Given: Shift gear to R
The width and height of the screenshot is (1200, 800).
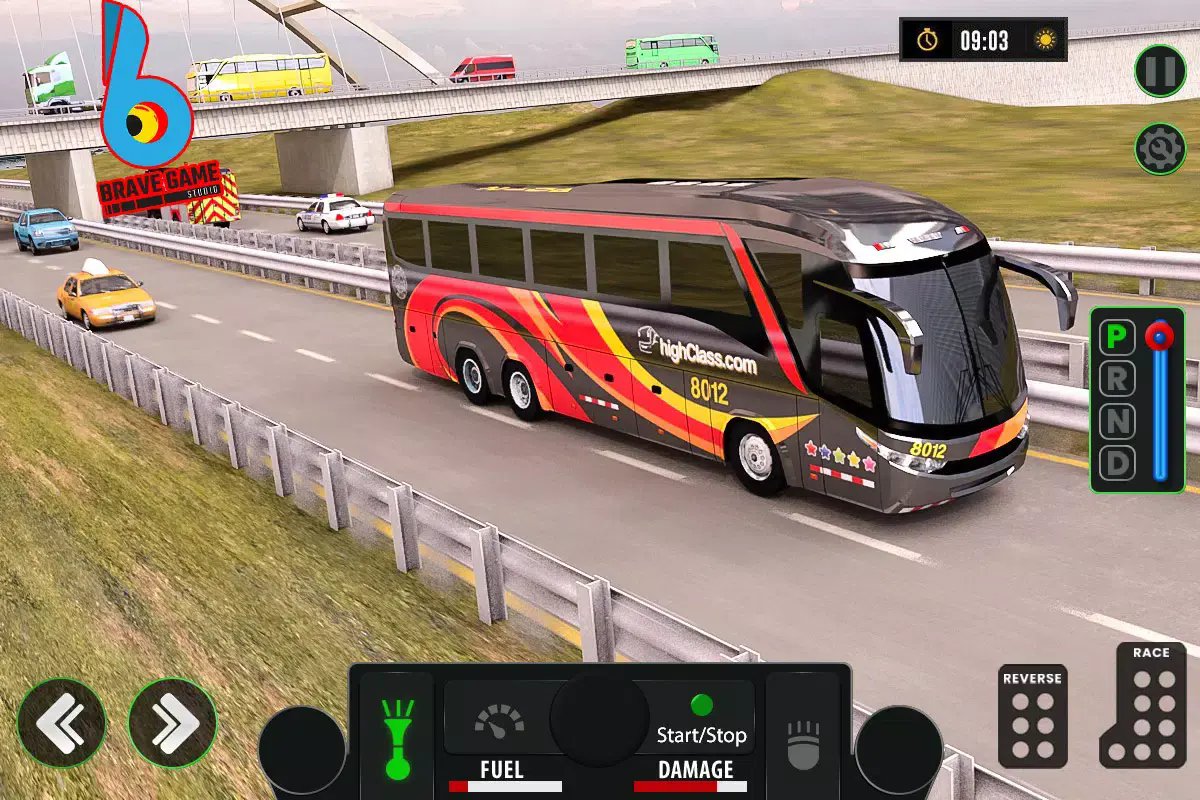Looking at the screenshot, I should tap(1118, 381).
